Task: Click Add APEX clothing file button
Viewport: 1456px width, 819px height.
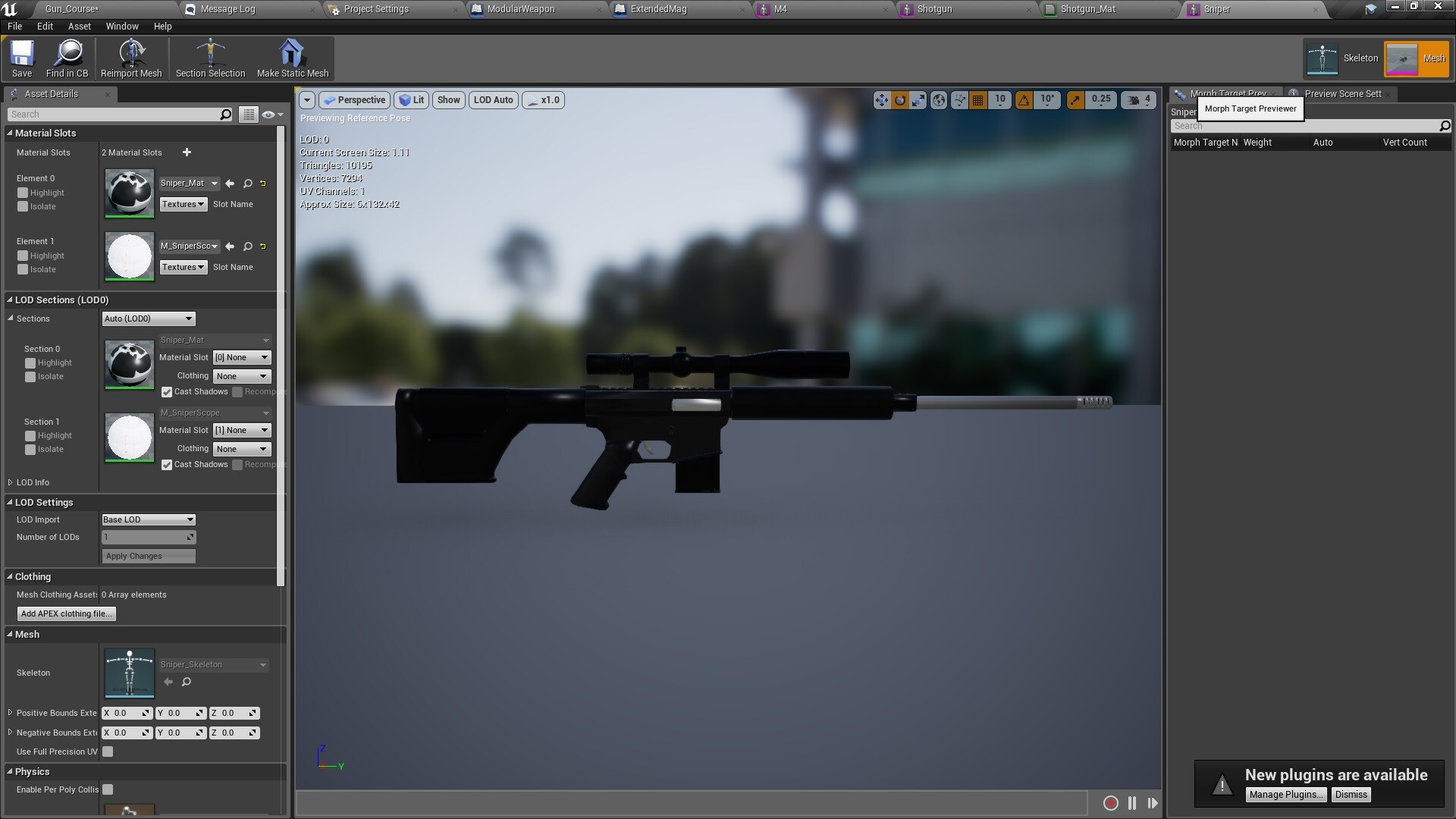Action: tap(66, 613)
